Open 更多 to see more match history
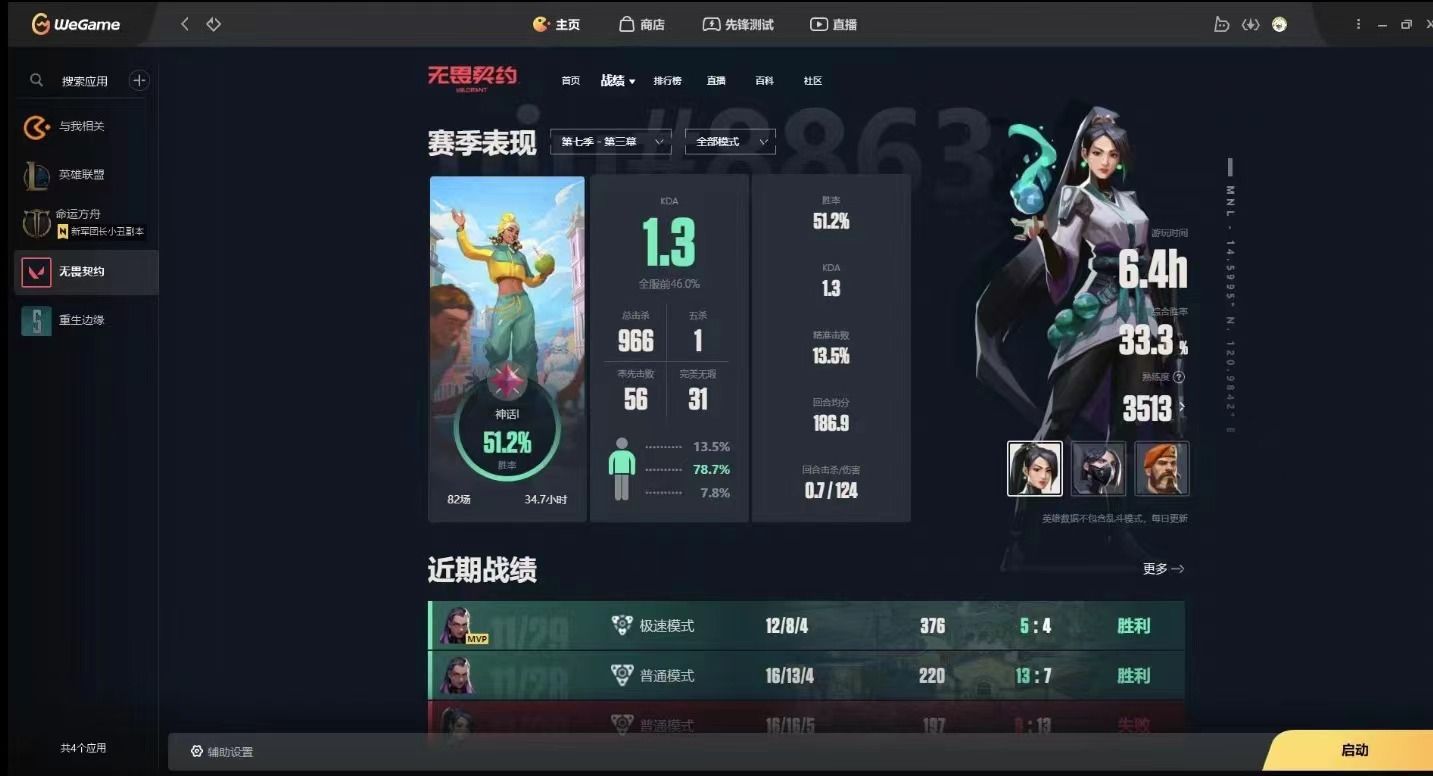This screenshot has height=776, width=1433. (1162, 568)
